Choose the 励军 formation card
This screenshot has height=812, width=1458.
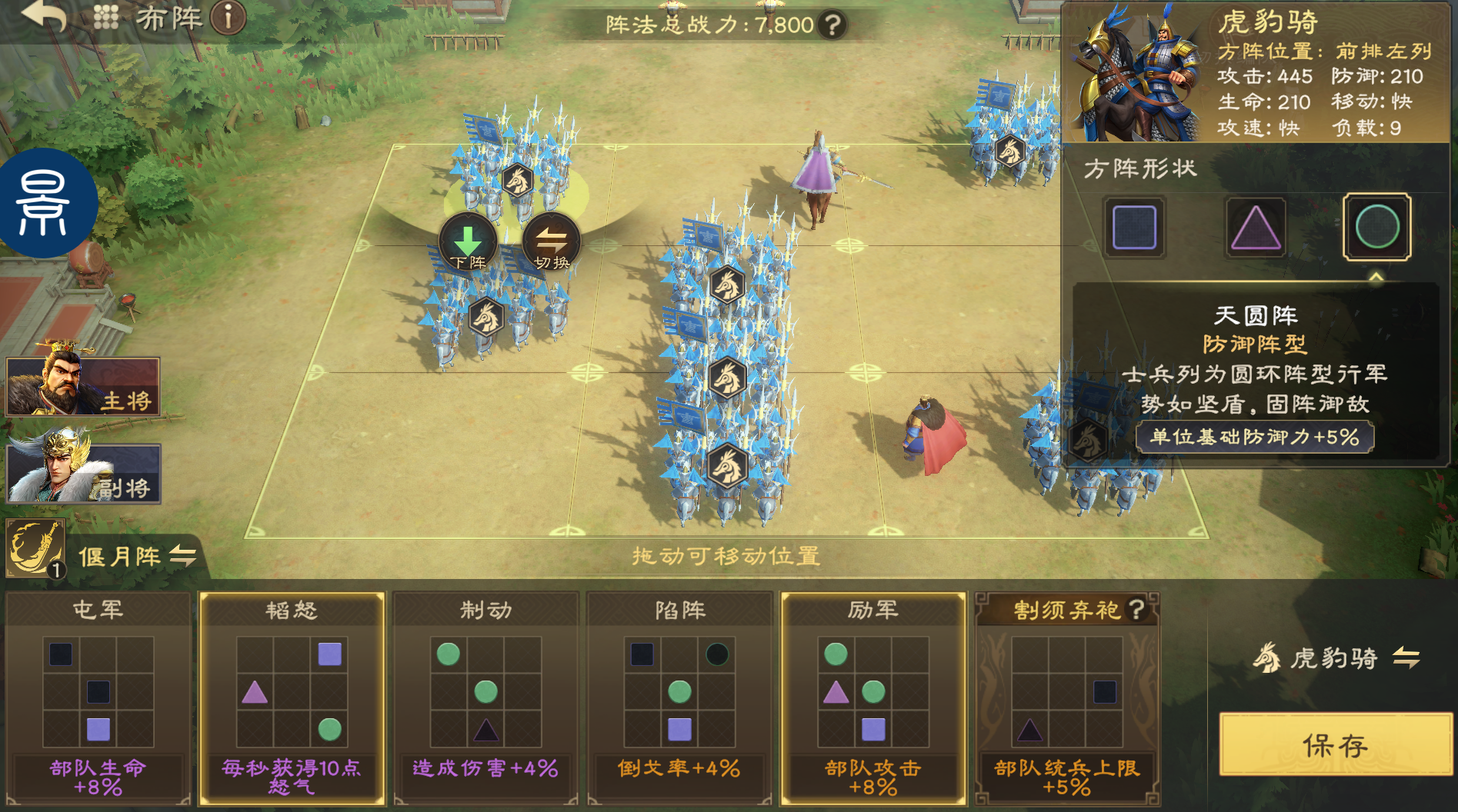point(873,697)
